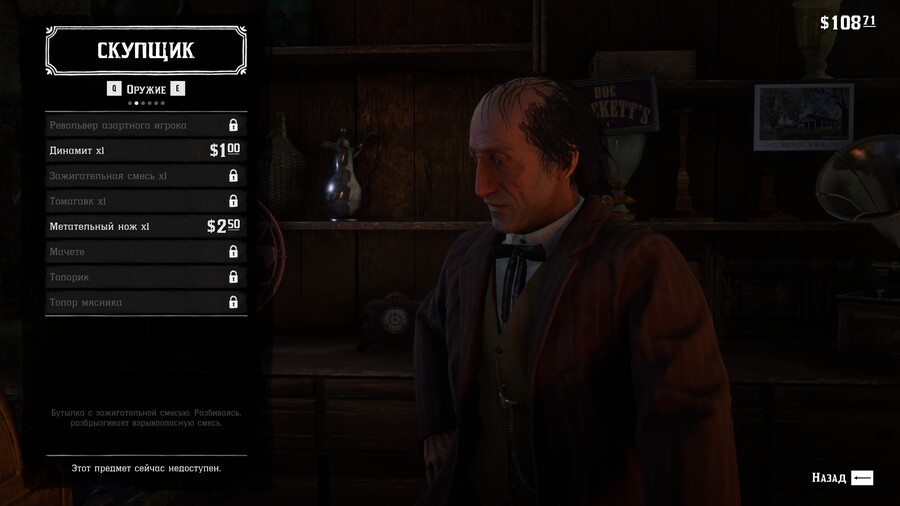900x506 pixels.
Task: Click the Оружие category header
Action: pos(146,89)
